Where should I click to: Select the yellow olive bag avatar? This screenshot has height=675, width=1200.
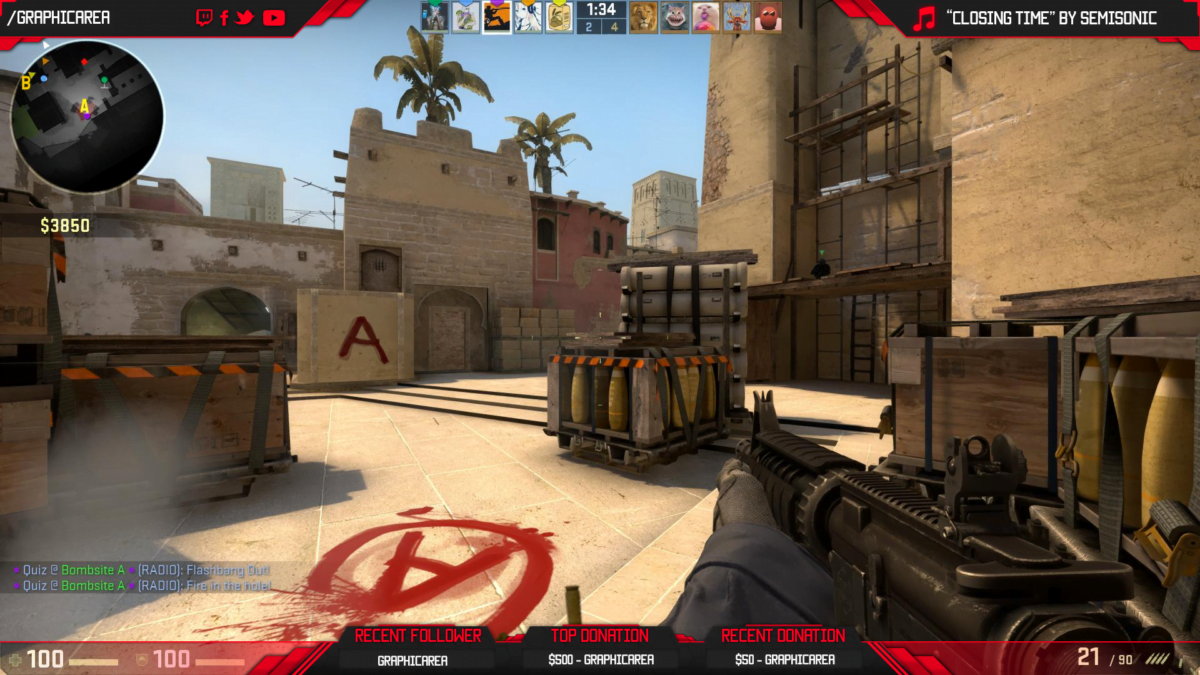[x=559, y=17]
